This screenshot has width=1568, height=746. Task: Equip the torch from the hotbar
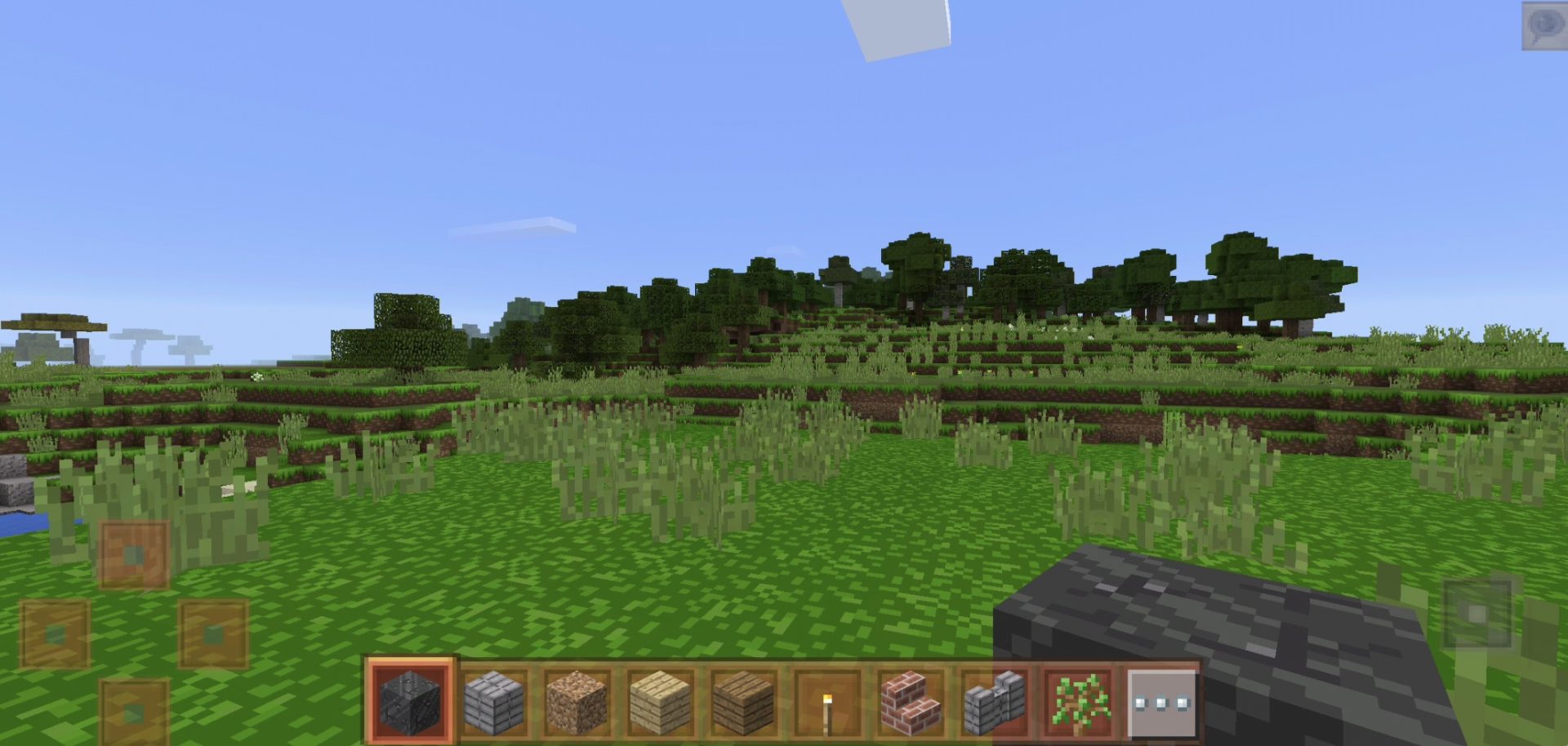pos(827,702)
